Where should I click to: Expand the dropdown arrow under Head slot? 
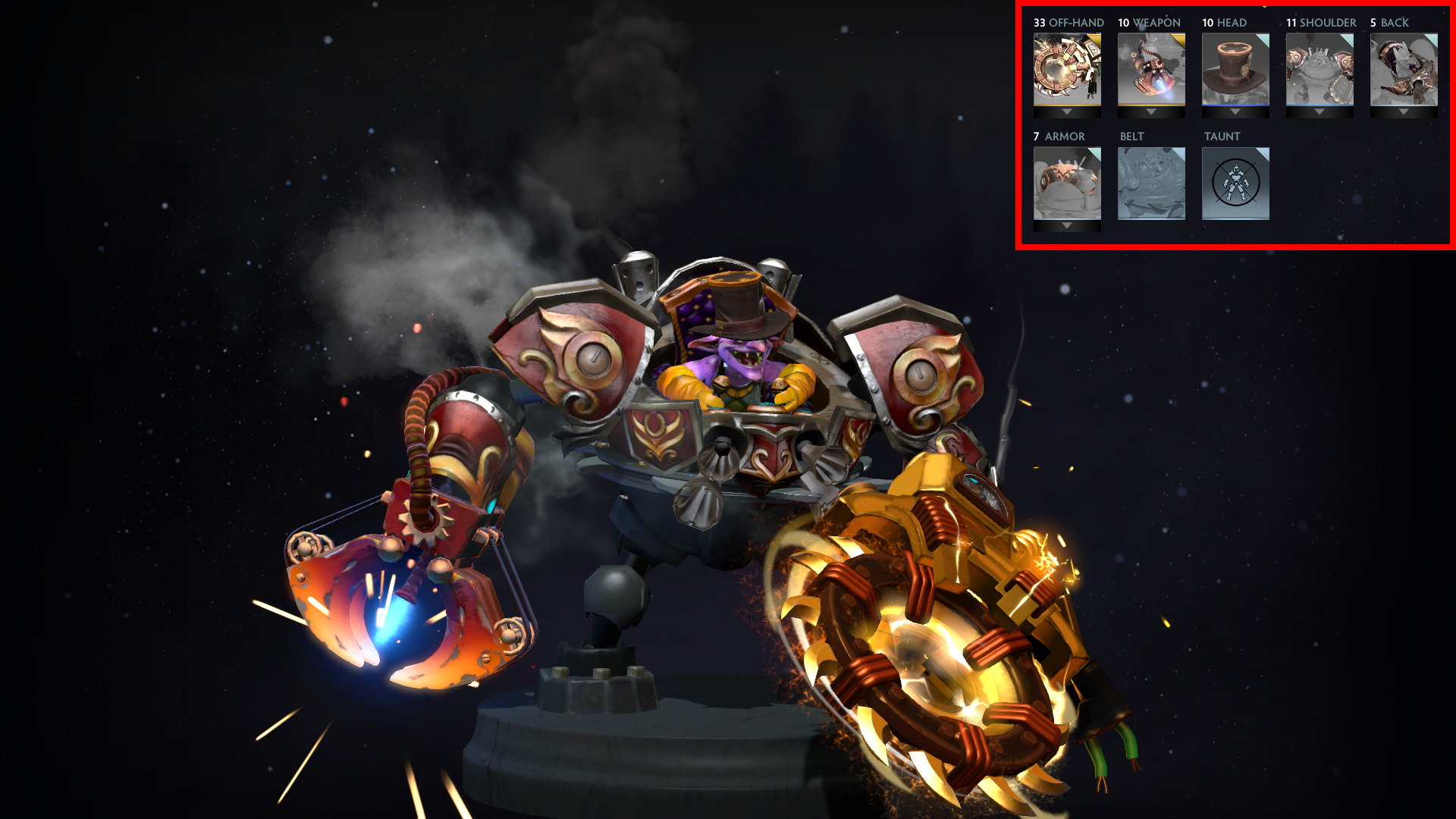[1235, 112]
